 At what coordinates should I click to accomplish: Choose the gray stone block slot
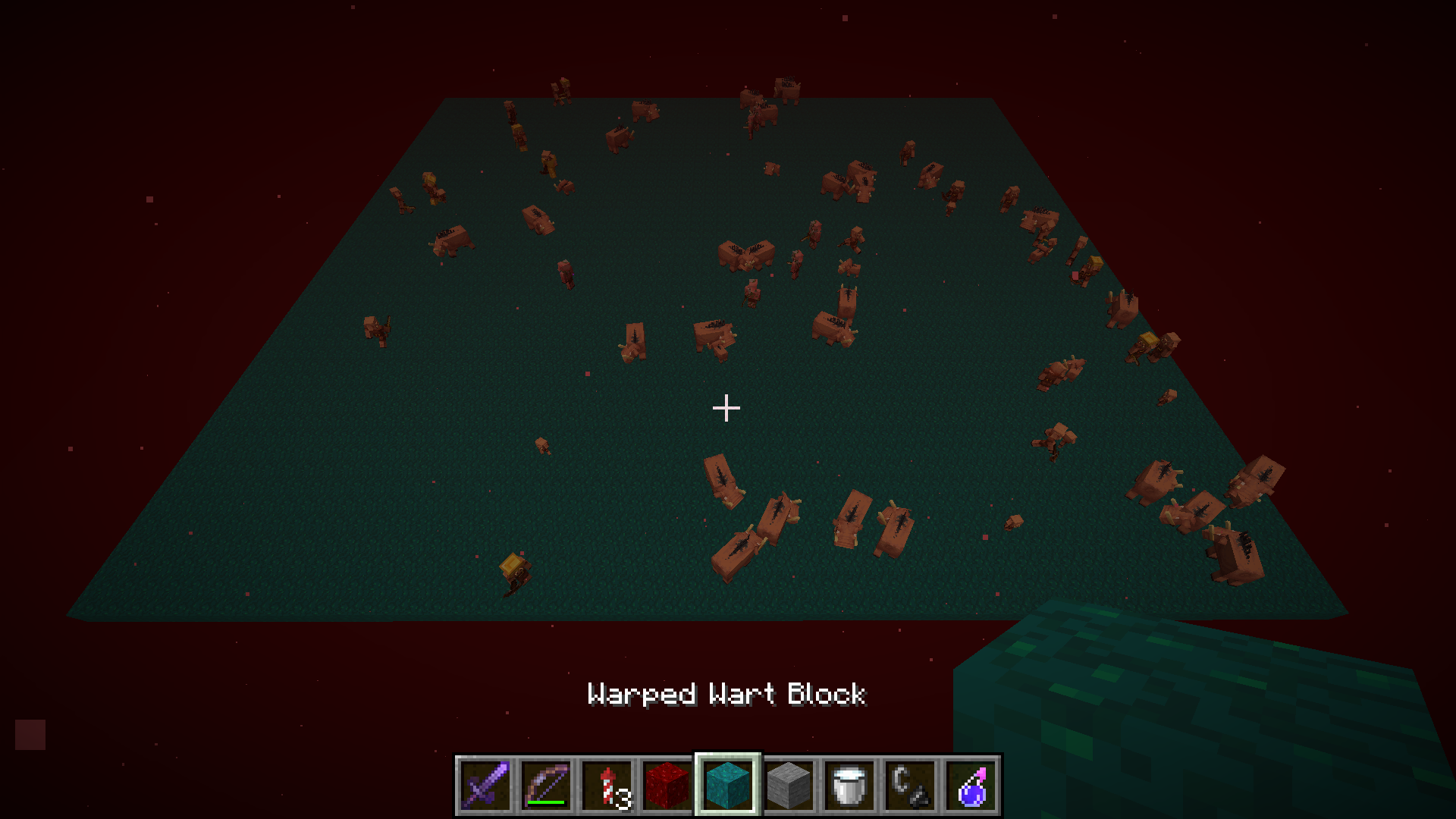(789, 785)
